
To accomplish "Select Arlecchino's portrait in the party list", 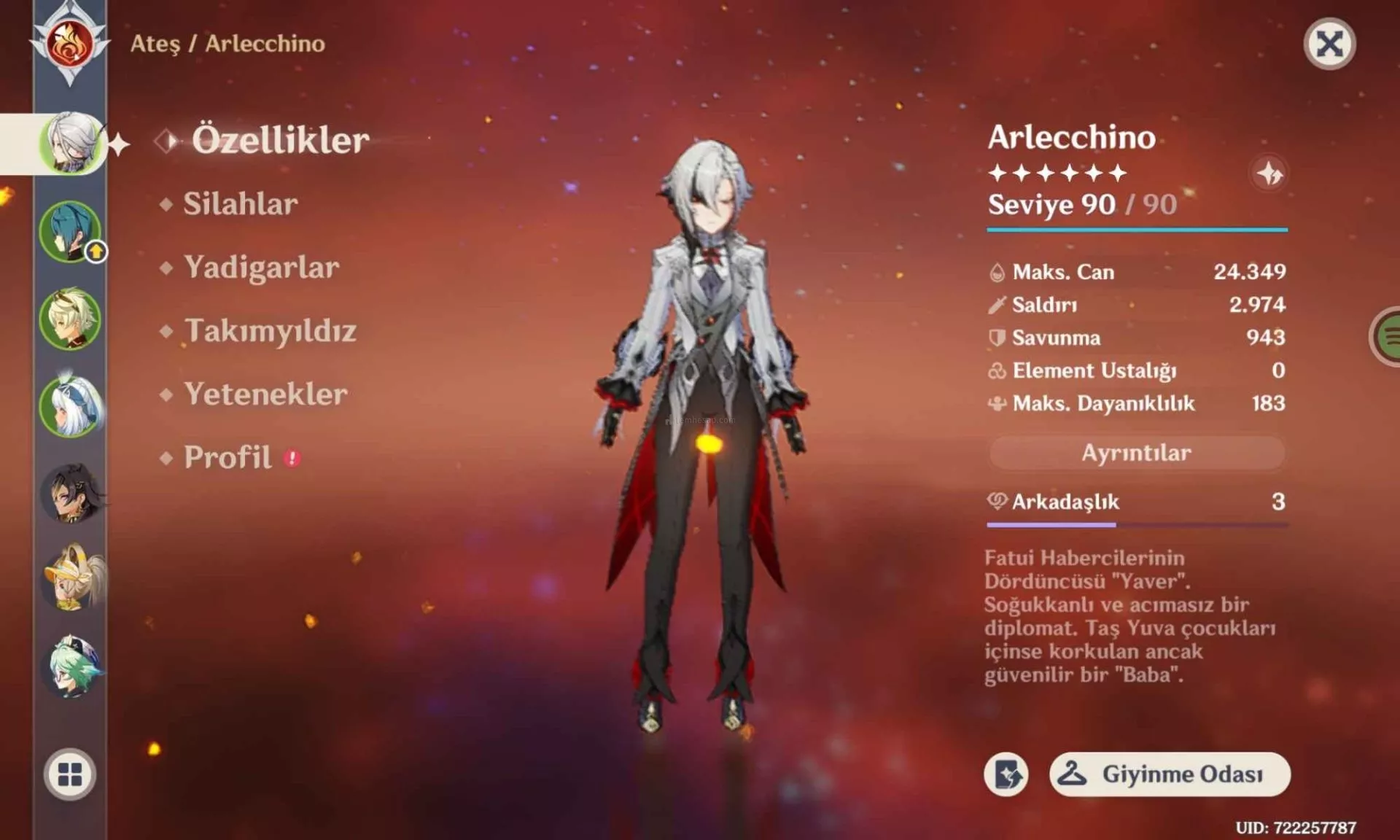I will [x=71, y=144].
